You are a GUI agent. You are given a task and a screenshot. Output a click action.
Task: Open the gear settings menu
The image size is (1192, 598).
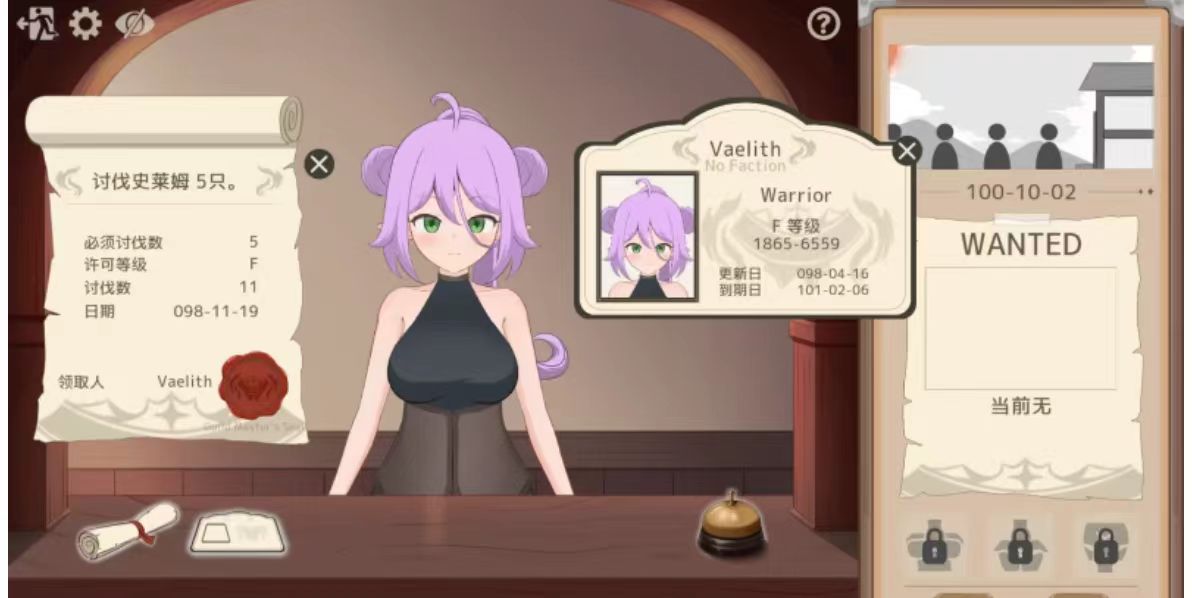(x=84, y=25)
